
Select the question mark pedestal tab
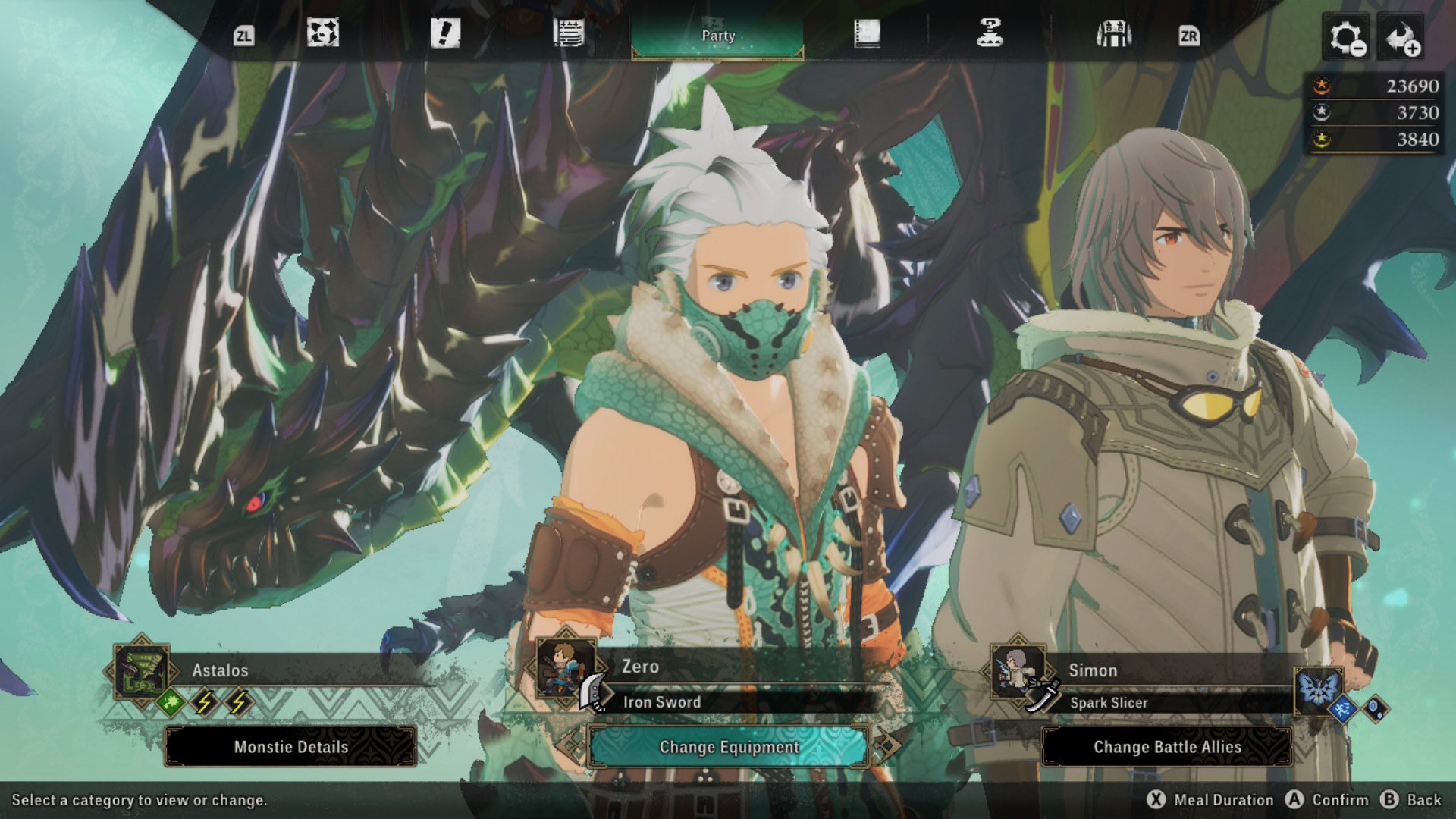coord(990,34)
